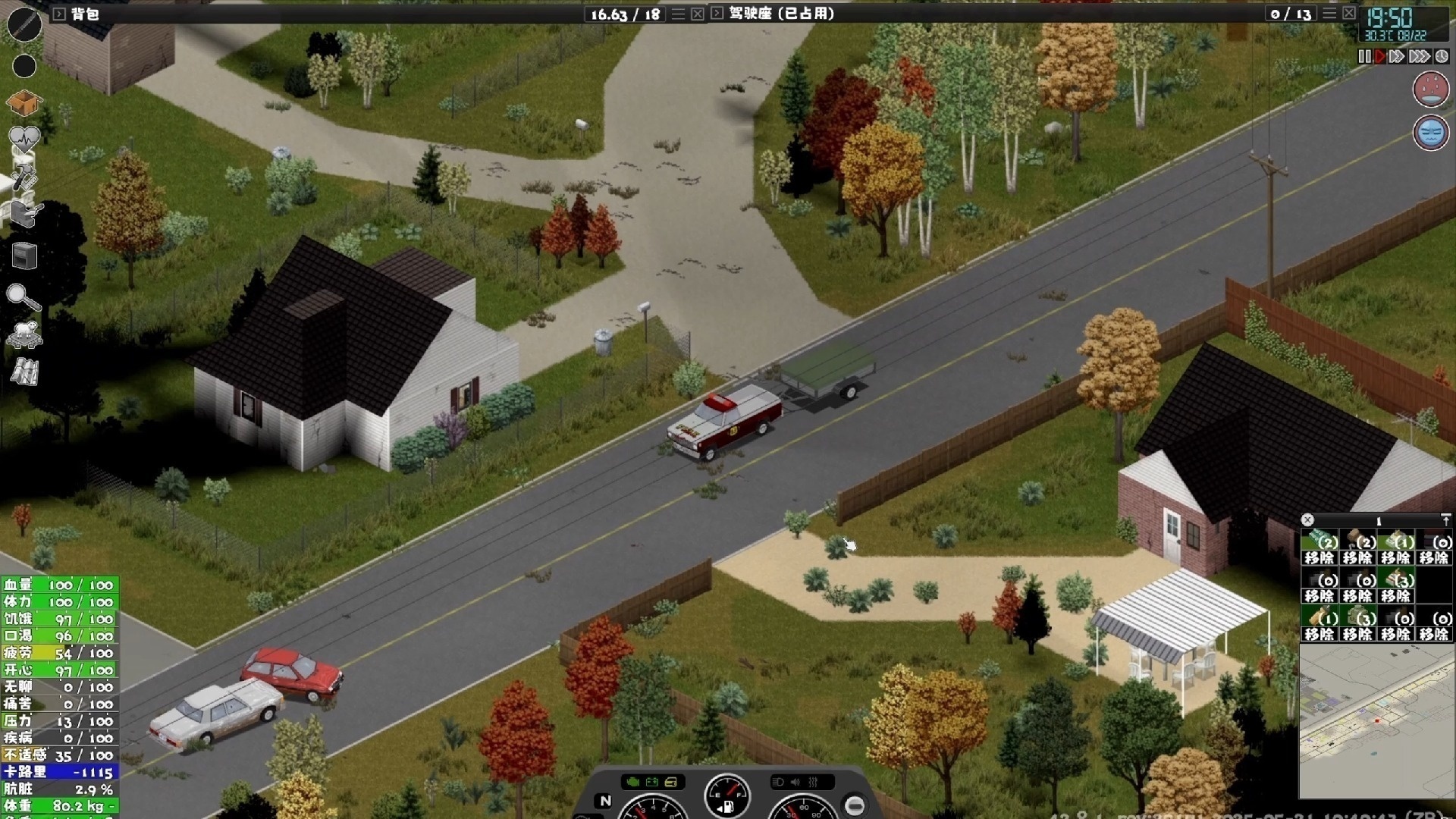Open the magnifying glass search mode

tap(23, 297)
